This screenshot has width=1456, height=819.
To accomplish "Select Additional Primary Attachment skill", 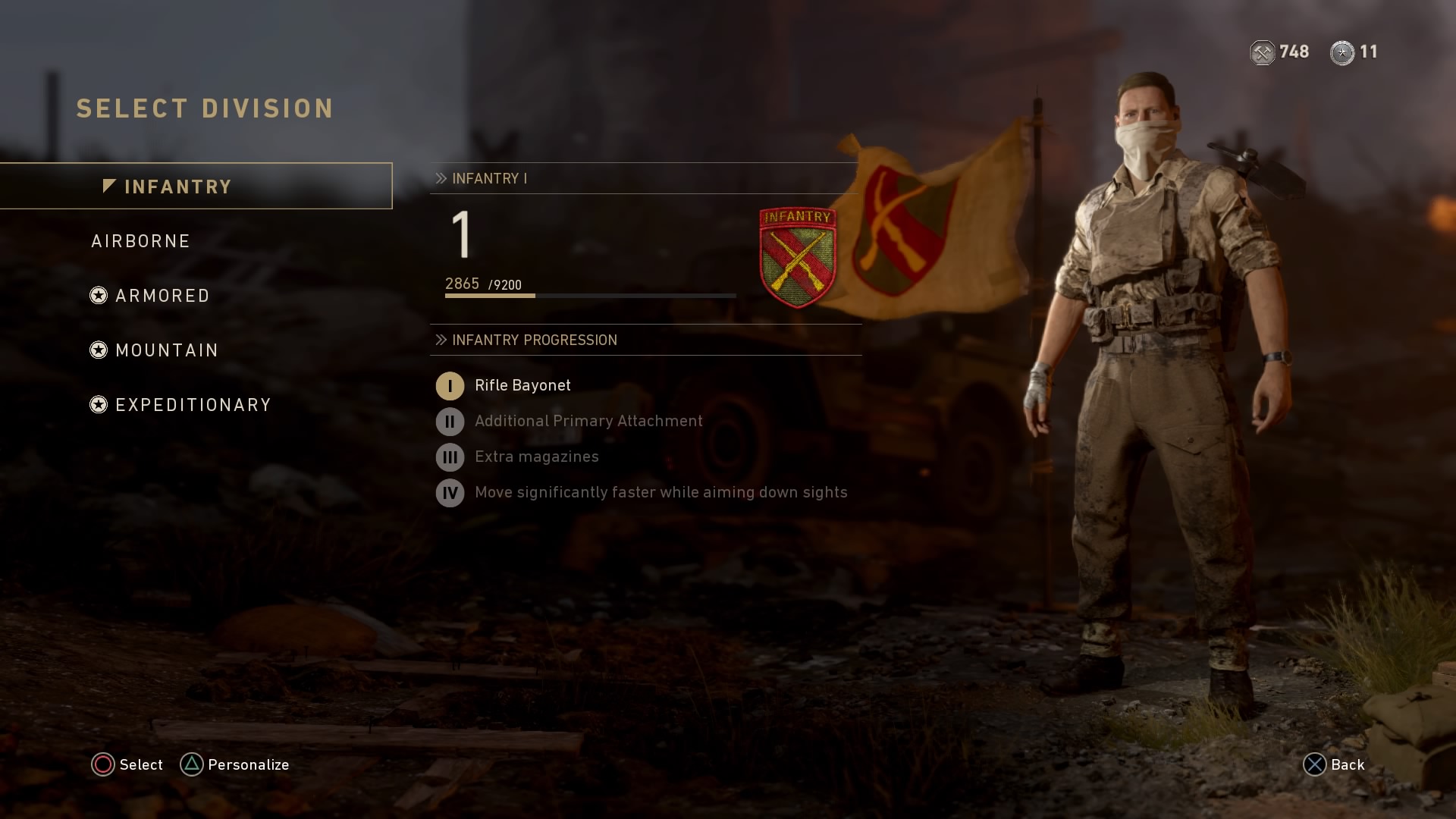I will [x=588, y=421].
